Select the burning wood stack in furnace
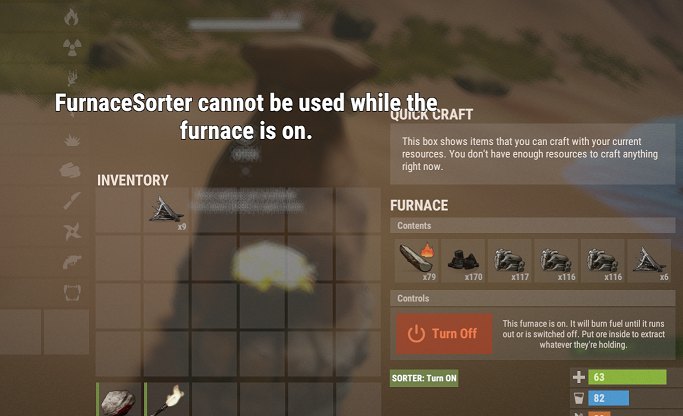The width and height of the screenshot is (683, 416). (413, 260)
